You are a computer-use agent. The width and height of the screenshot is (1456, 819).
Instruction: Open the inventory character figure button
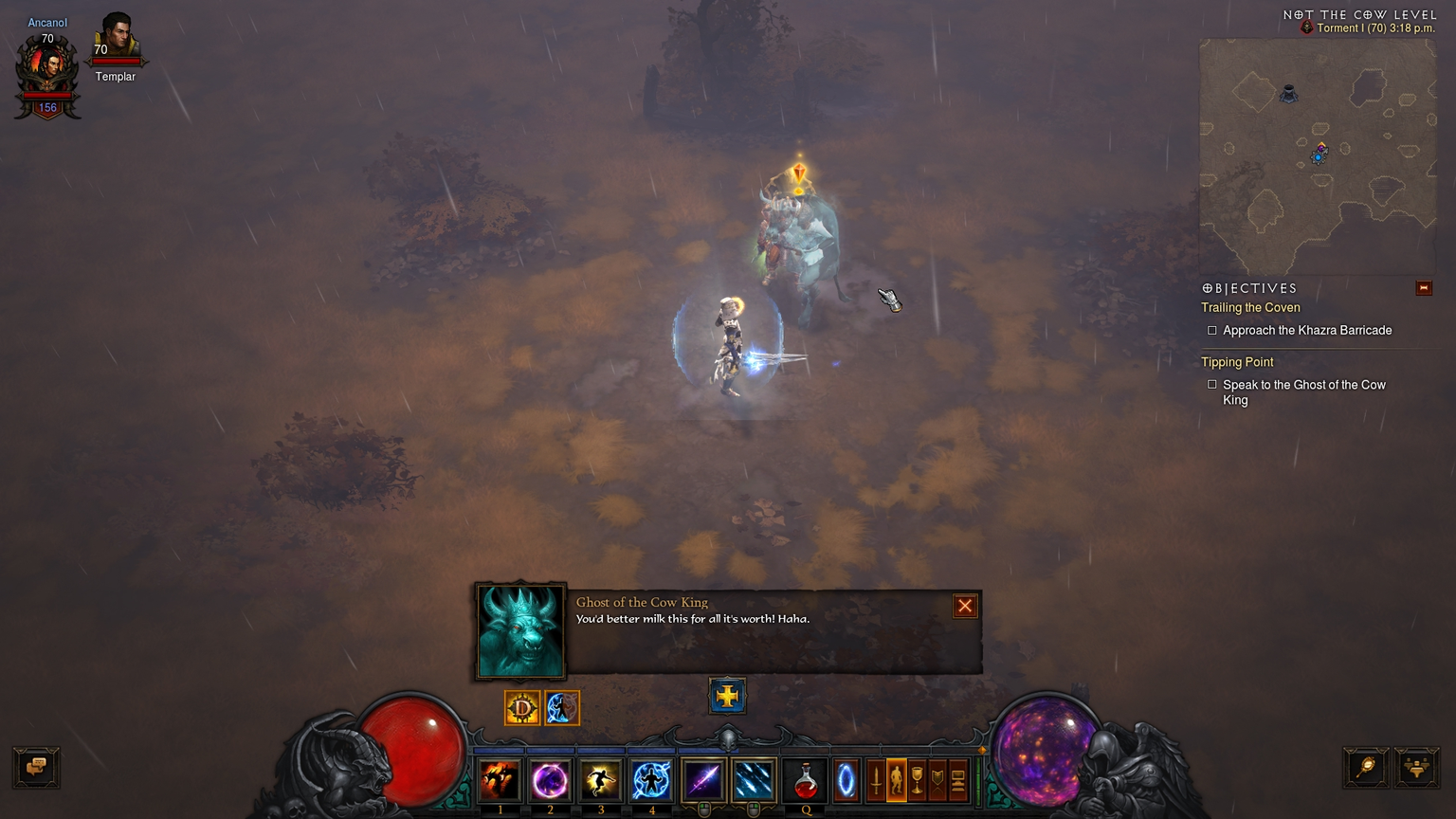896,780
